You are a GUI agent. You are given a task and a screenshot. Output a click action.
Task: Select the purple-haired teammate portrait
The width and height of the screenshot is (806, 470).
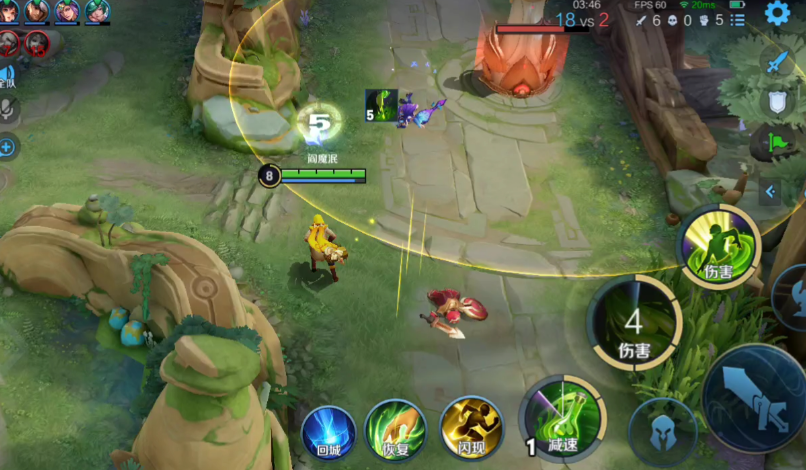click(67, 12)
